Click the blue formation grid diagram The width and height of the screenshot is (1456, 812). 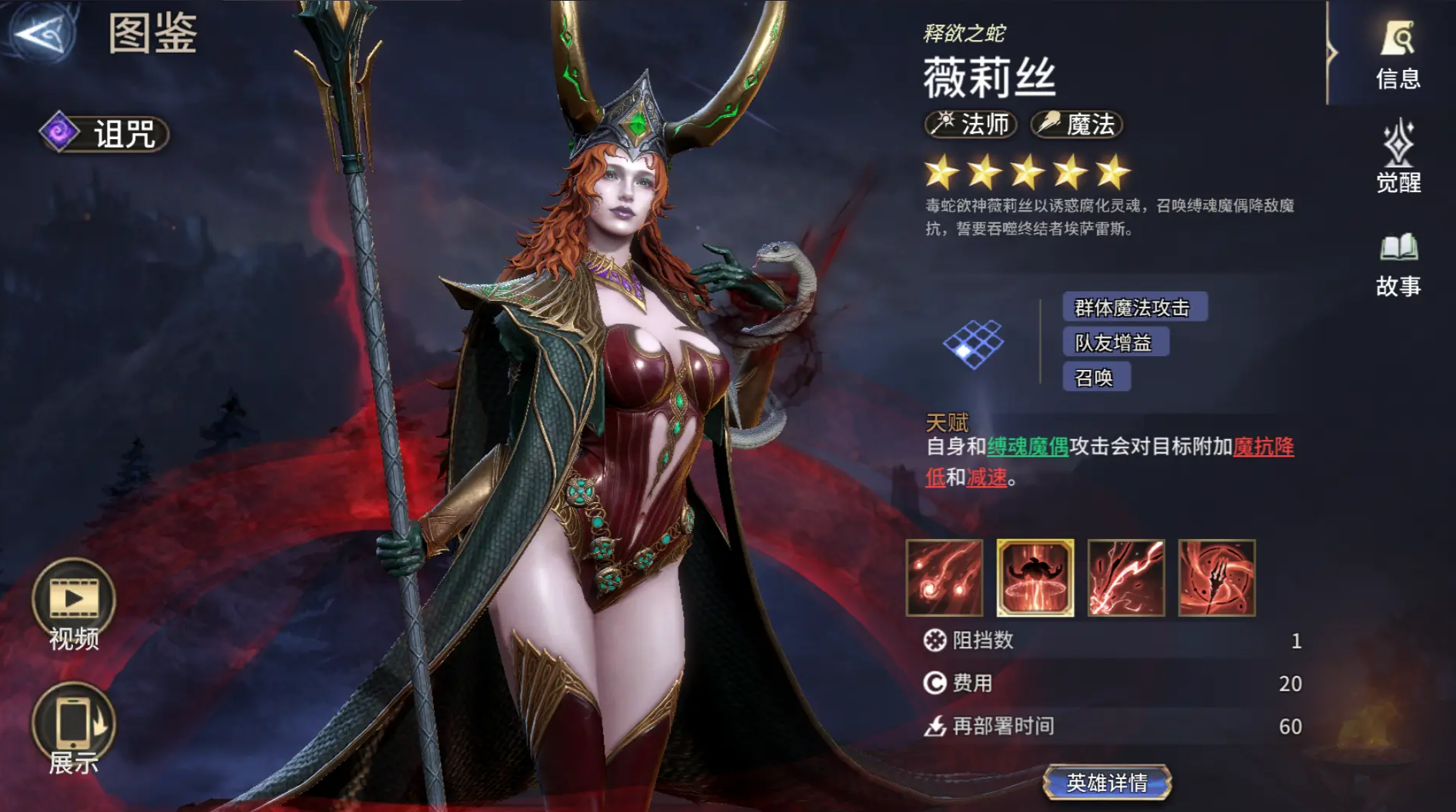pyautogui.click(x=974, y=346)
